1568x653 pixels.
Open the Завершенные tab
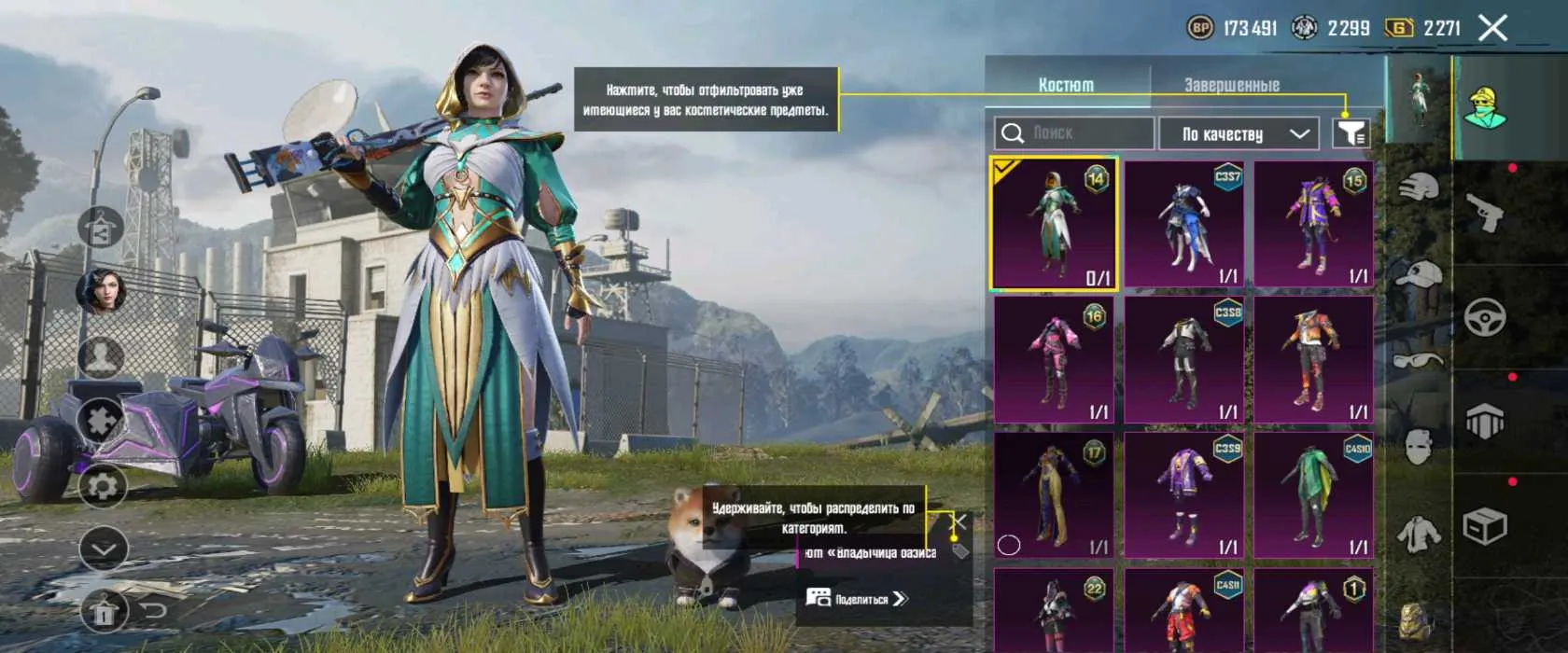1231,85
